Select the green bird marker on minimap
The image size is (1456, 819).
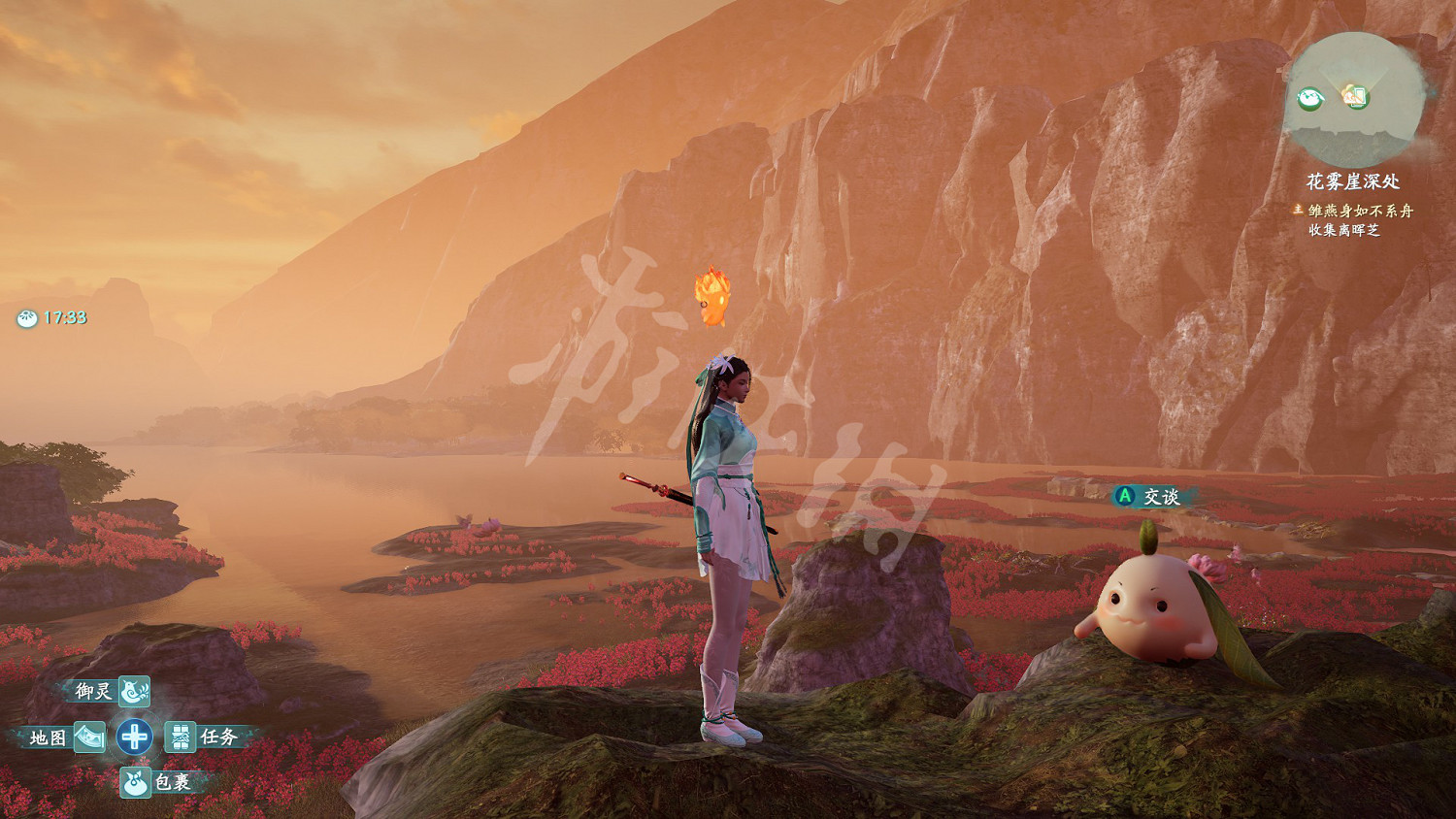[x=1310, y=97]
